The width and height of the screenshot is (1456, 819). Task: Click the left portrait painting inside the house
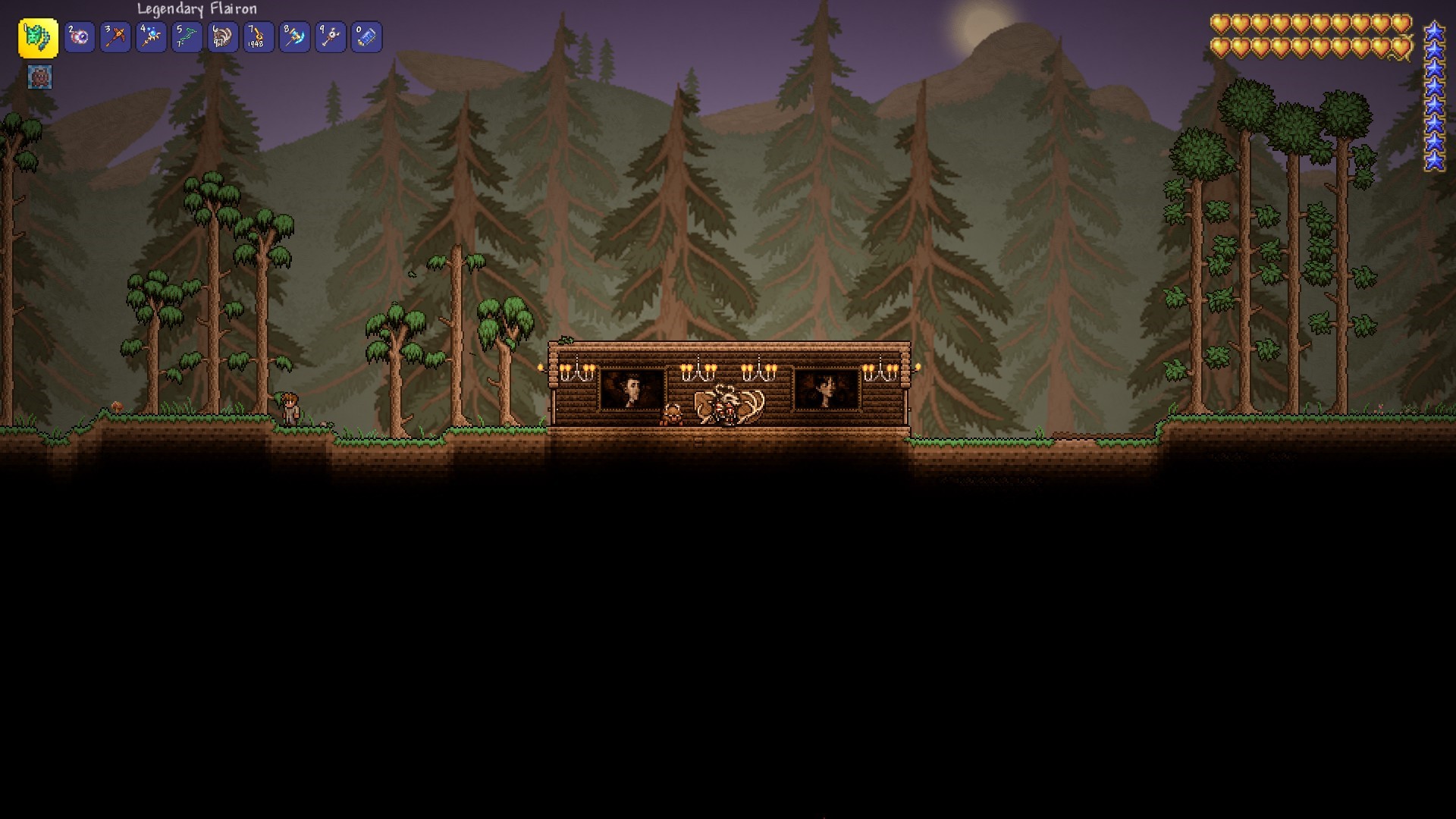coord(633,388)
